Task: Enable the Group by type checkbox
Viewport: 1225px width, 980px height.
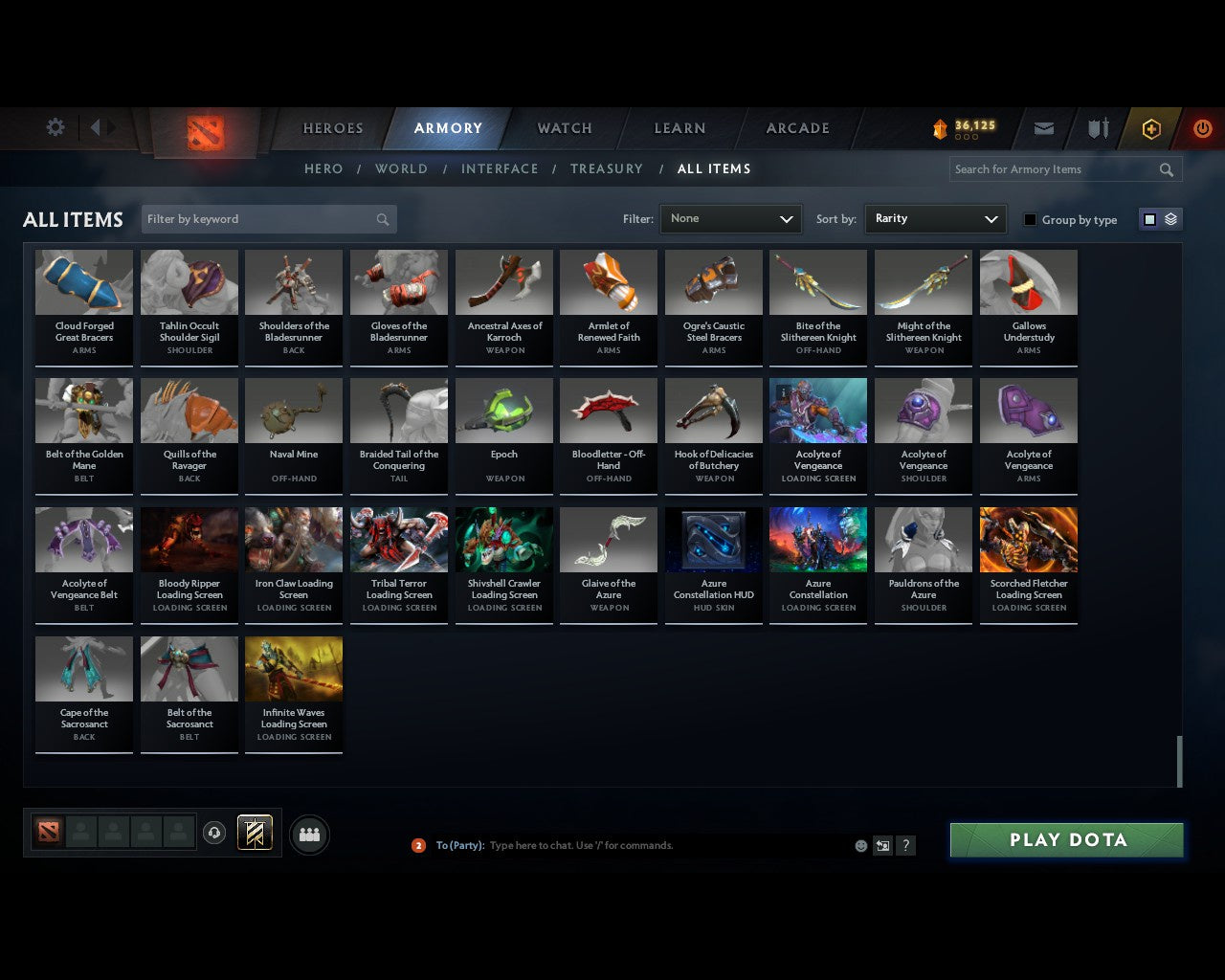Action: pos(1030,219)
